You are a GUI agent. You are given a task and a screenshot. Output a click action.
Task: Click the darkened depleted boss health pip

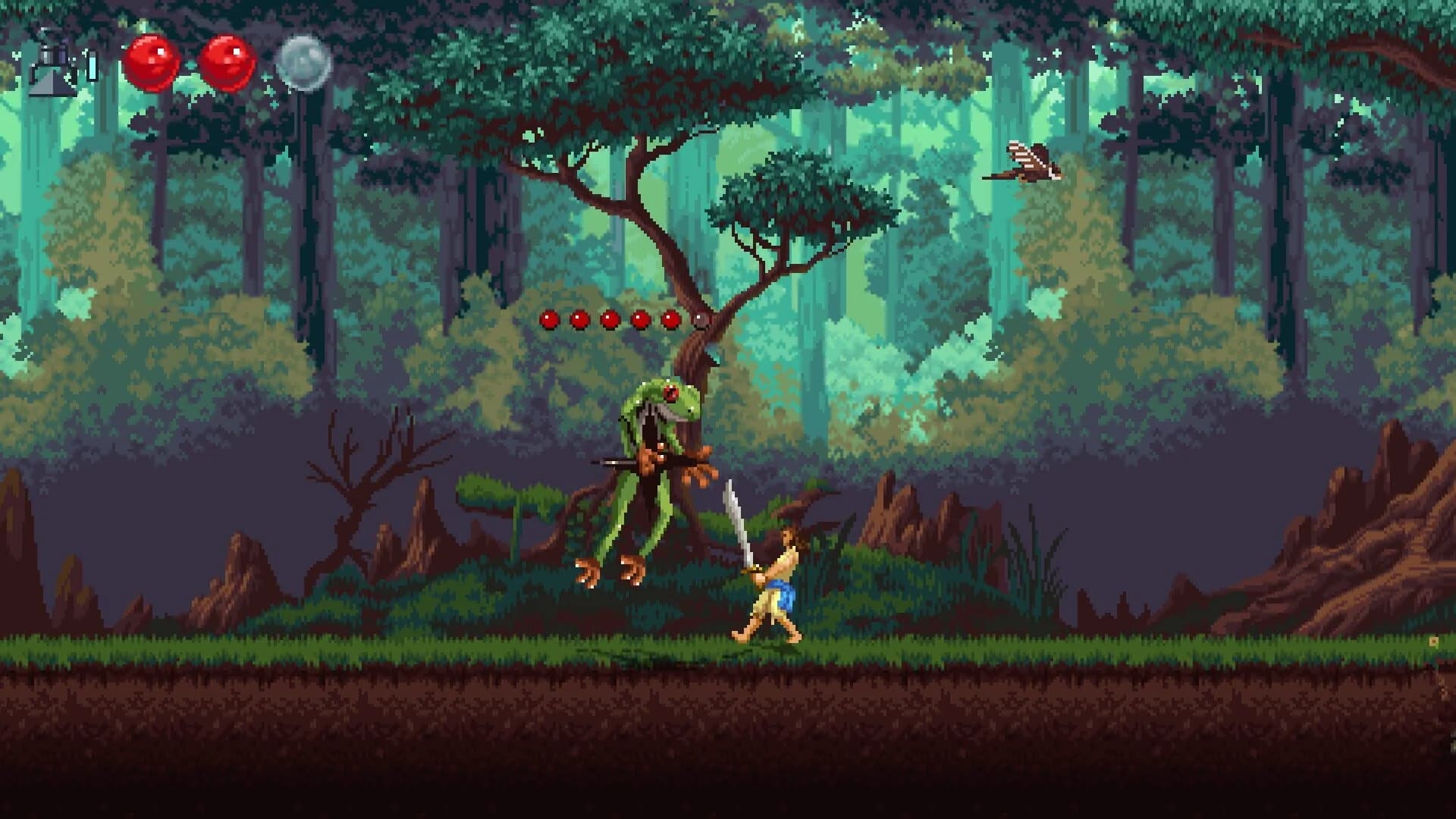[701, 318]
